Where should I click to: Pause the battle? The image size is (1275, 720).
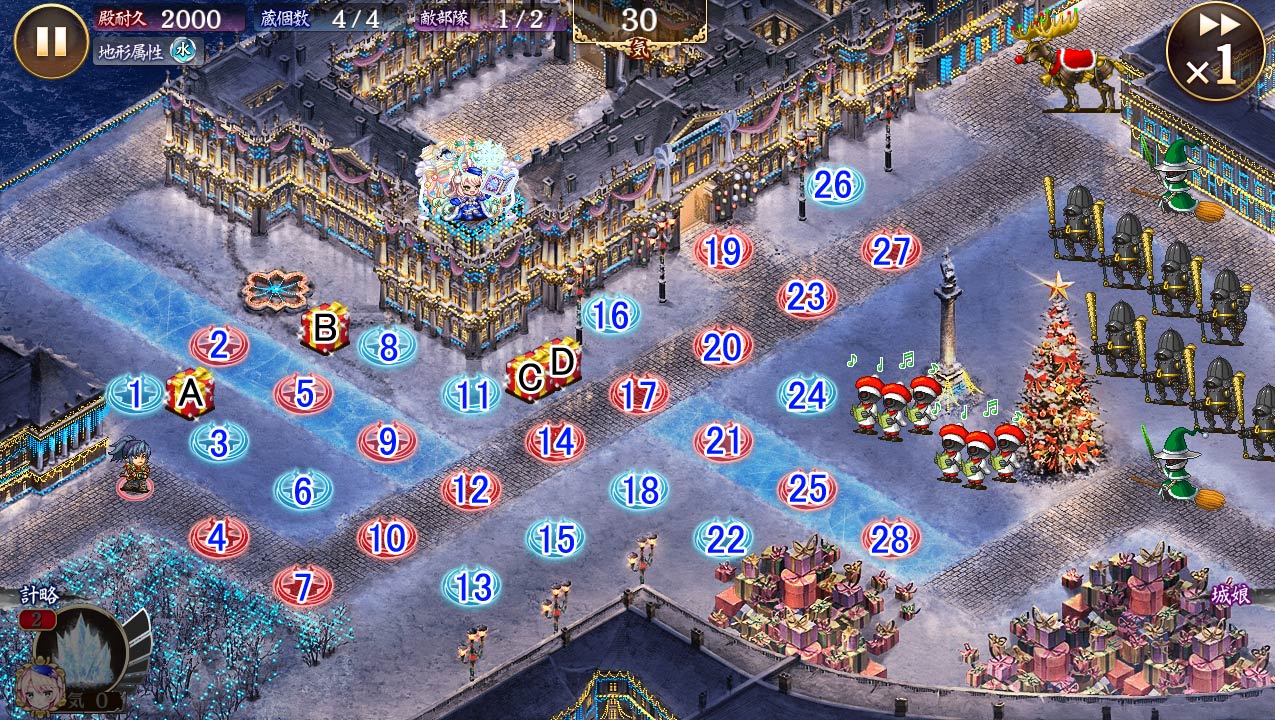pyautogui.click(x=51, y=41)
